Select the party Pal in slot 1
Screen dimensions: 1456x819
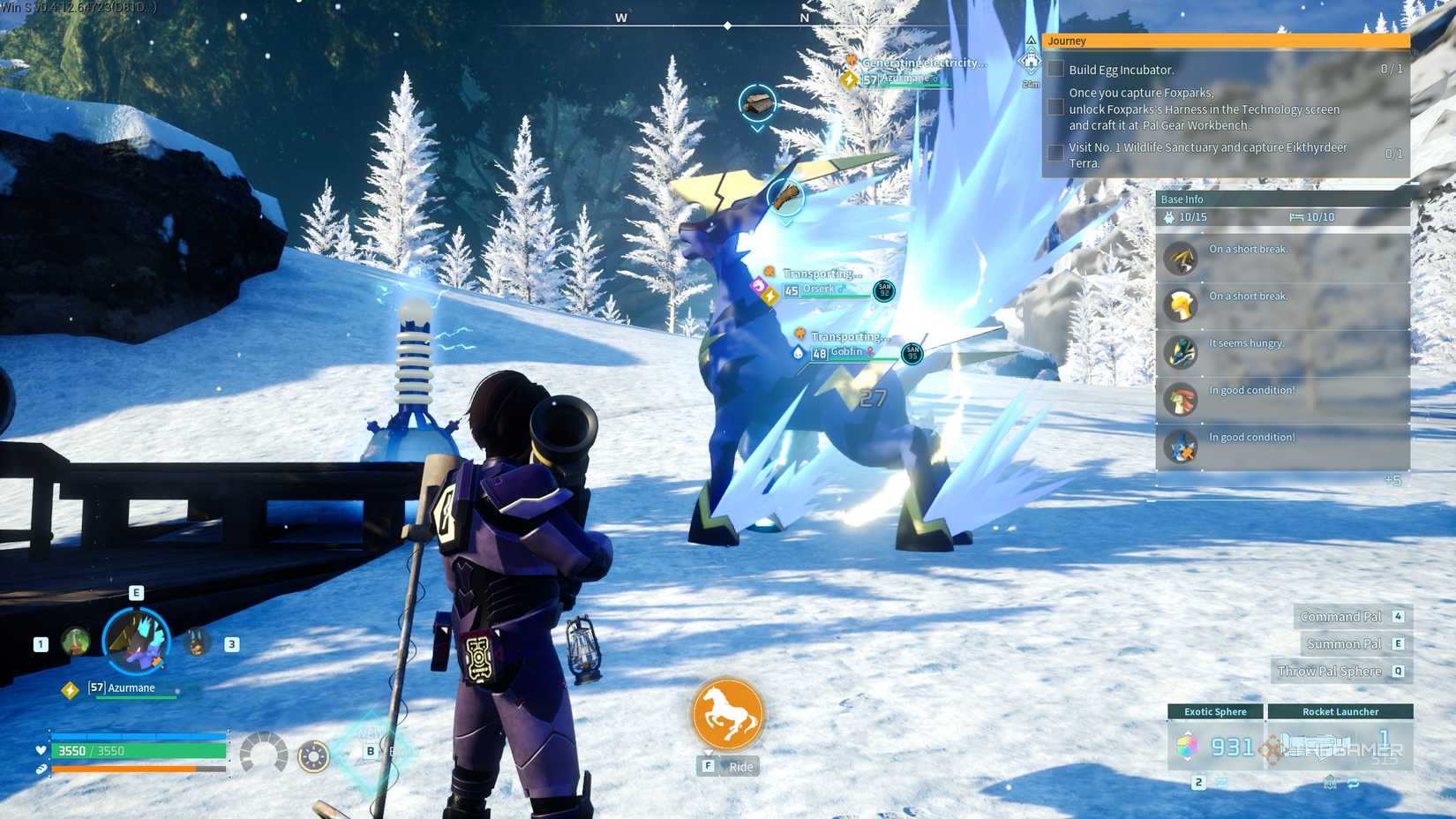tap(73, 642)
